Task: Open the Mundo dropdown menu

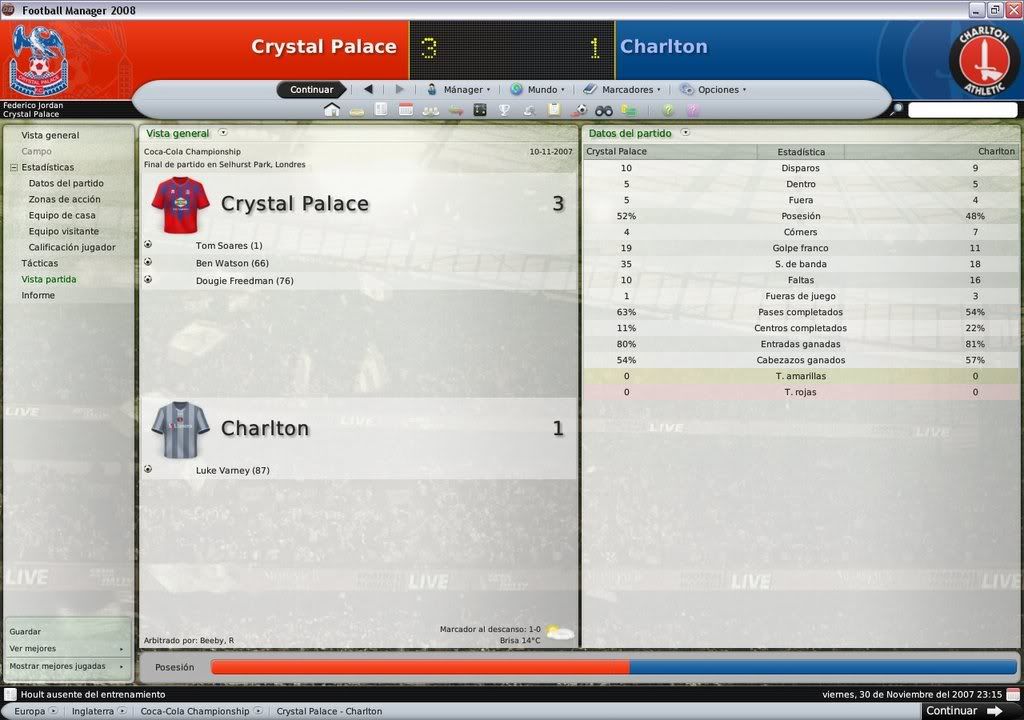Action: (x=538, y=90)
